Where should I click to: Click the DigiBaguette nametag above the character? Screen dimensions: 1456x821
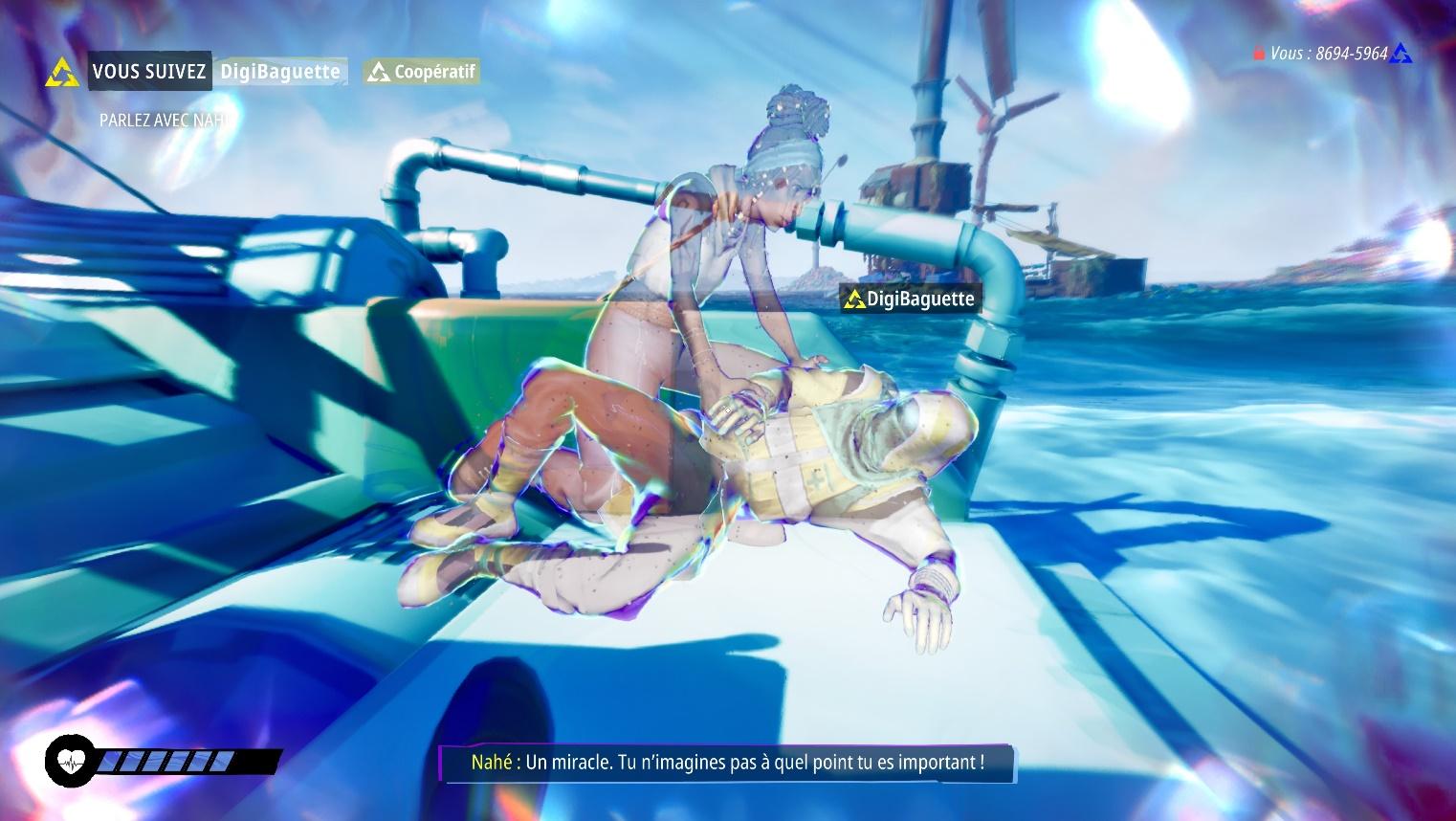[x=909, y=300]
